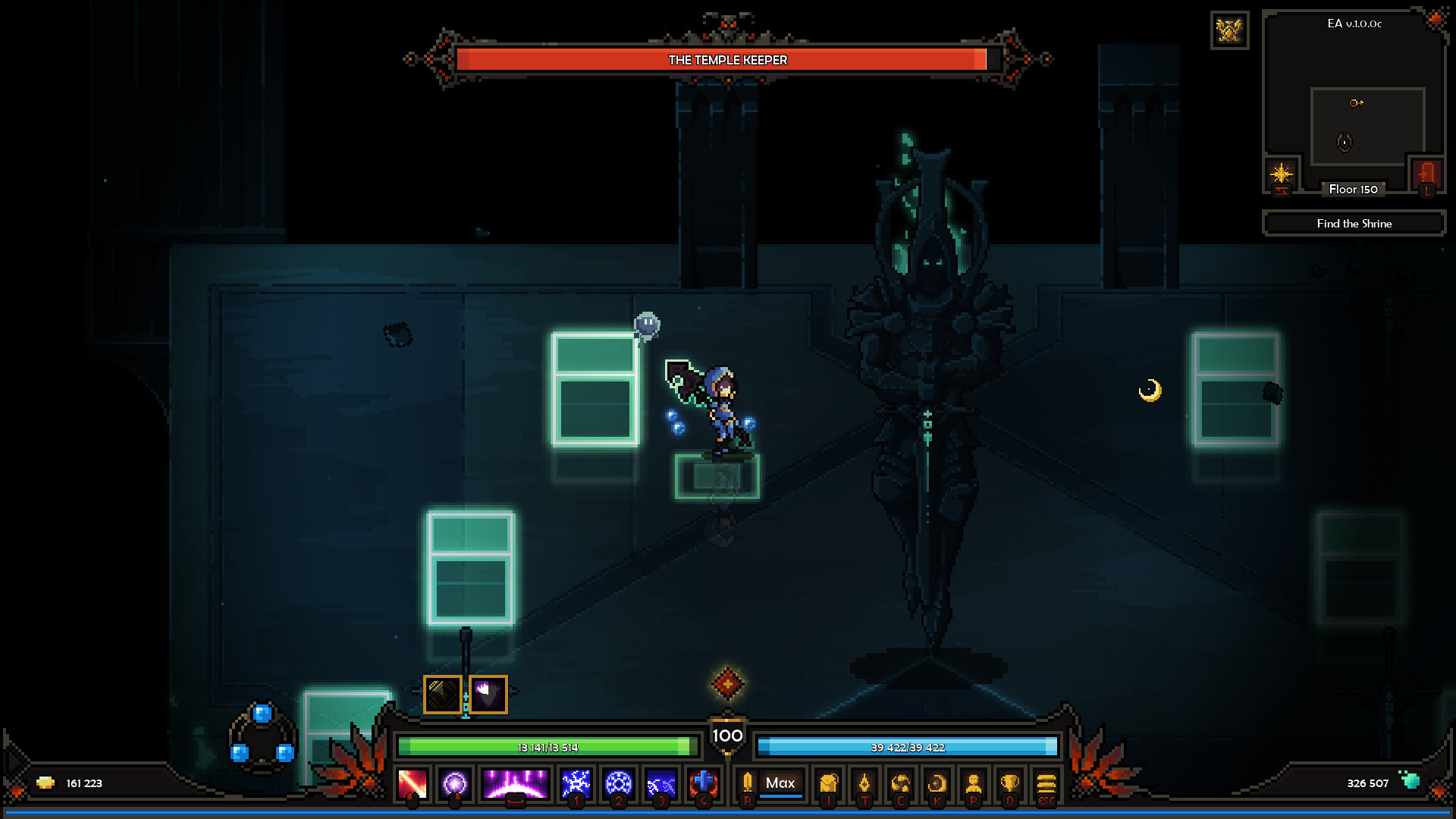Show the trophy achievements screen
This screenshot has height=819, width=1456.
pyautogui.click(x=1009, y=783)
